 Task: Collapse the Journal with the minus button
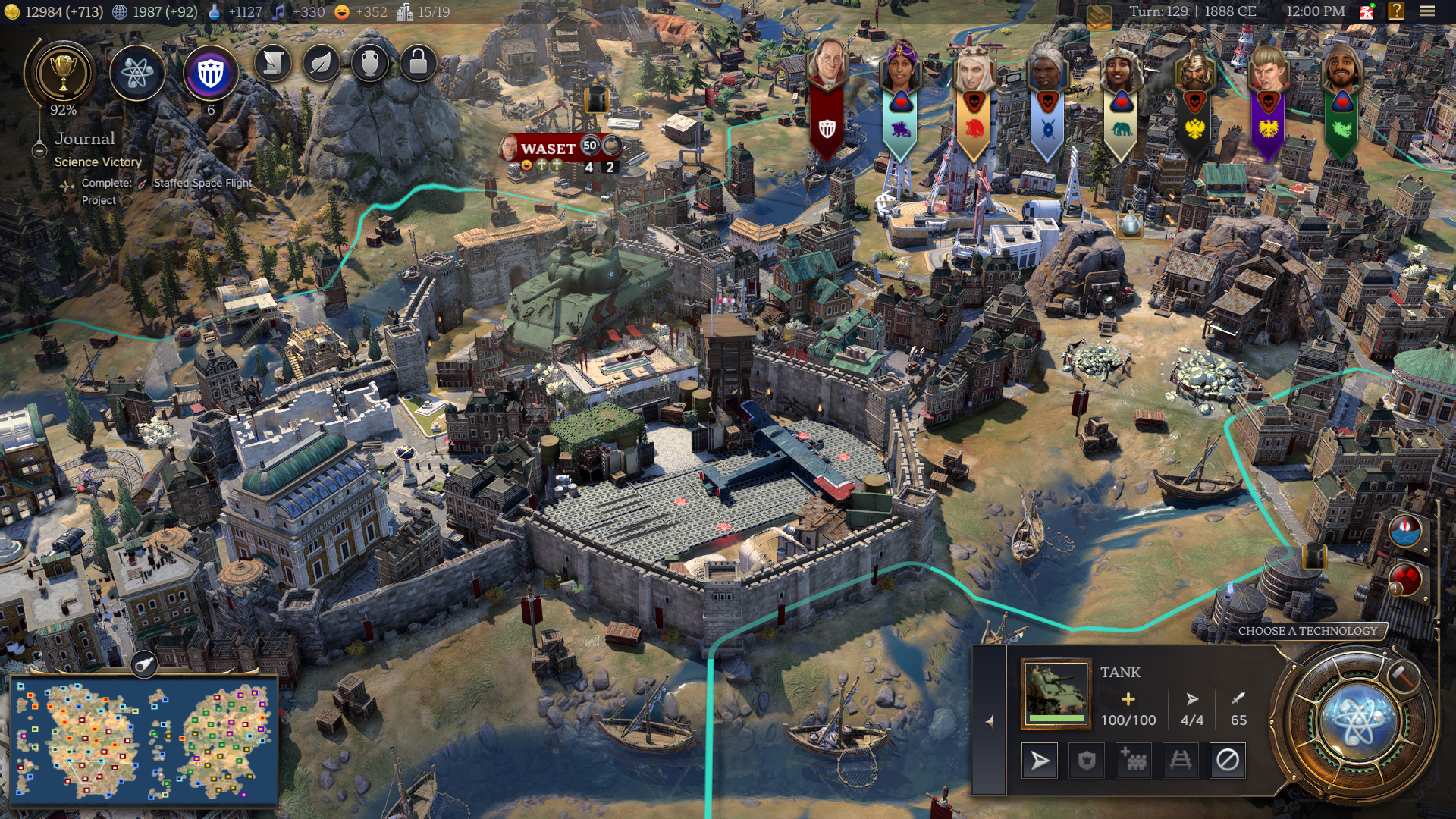(x=40, y=151)
